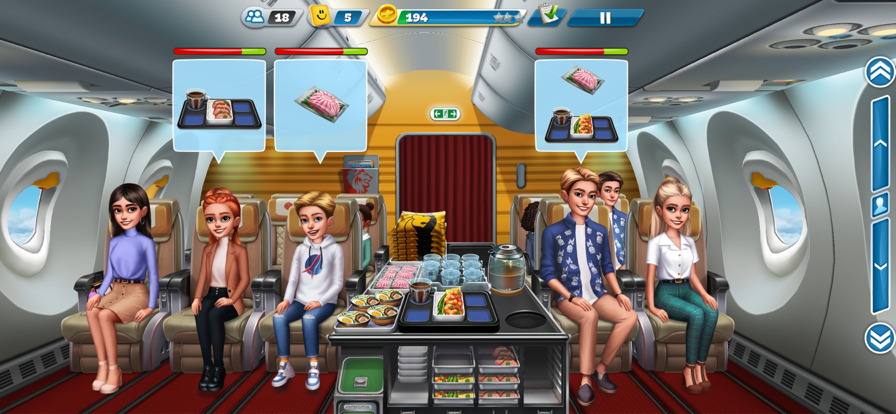Pick up the ramen noodle bowls

pos(368,308)
